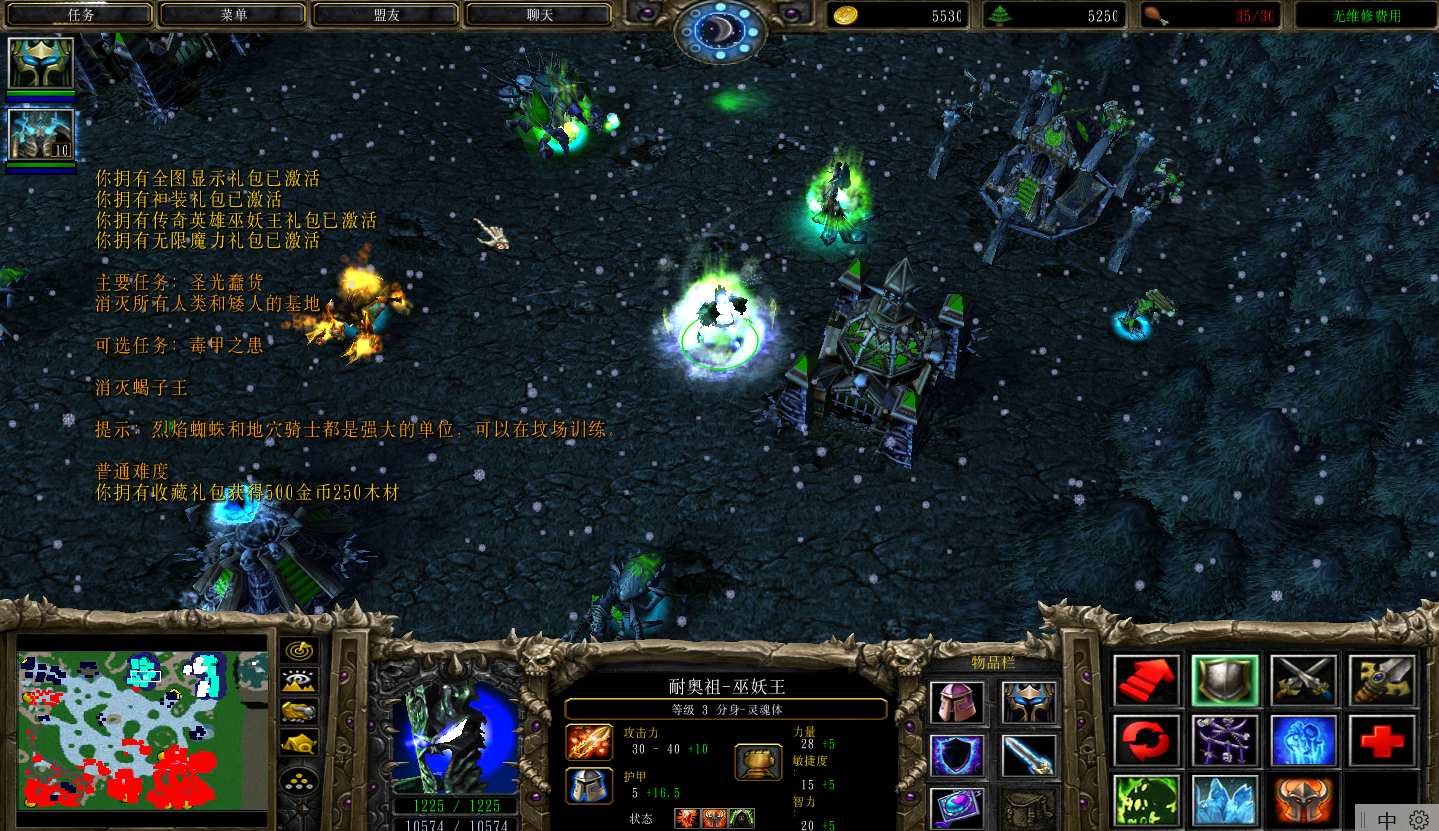Open the 任务 quests menu

(79, 15)
